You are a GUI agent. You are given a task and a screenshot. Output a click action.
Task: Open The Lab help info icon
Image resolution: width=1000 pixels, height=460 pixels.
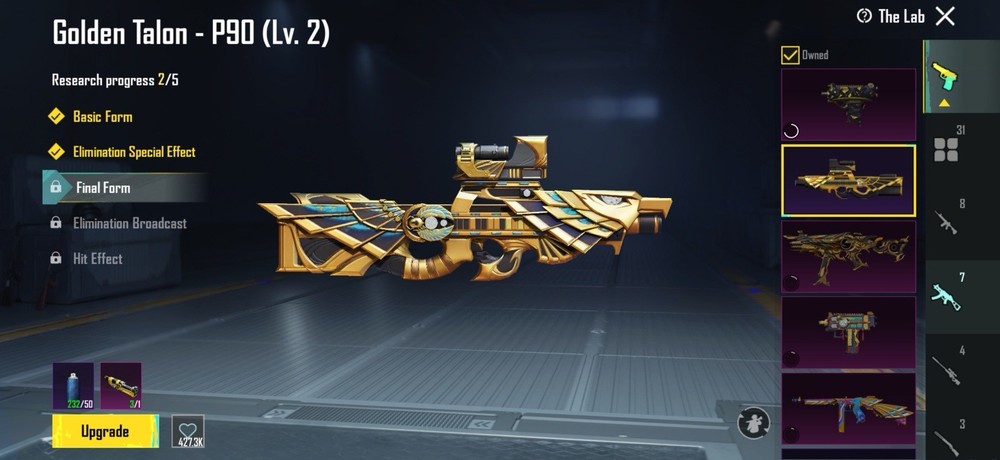(x=864, y=16)
